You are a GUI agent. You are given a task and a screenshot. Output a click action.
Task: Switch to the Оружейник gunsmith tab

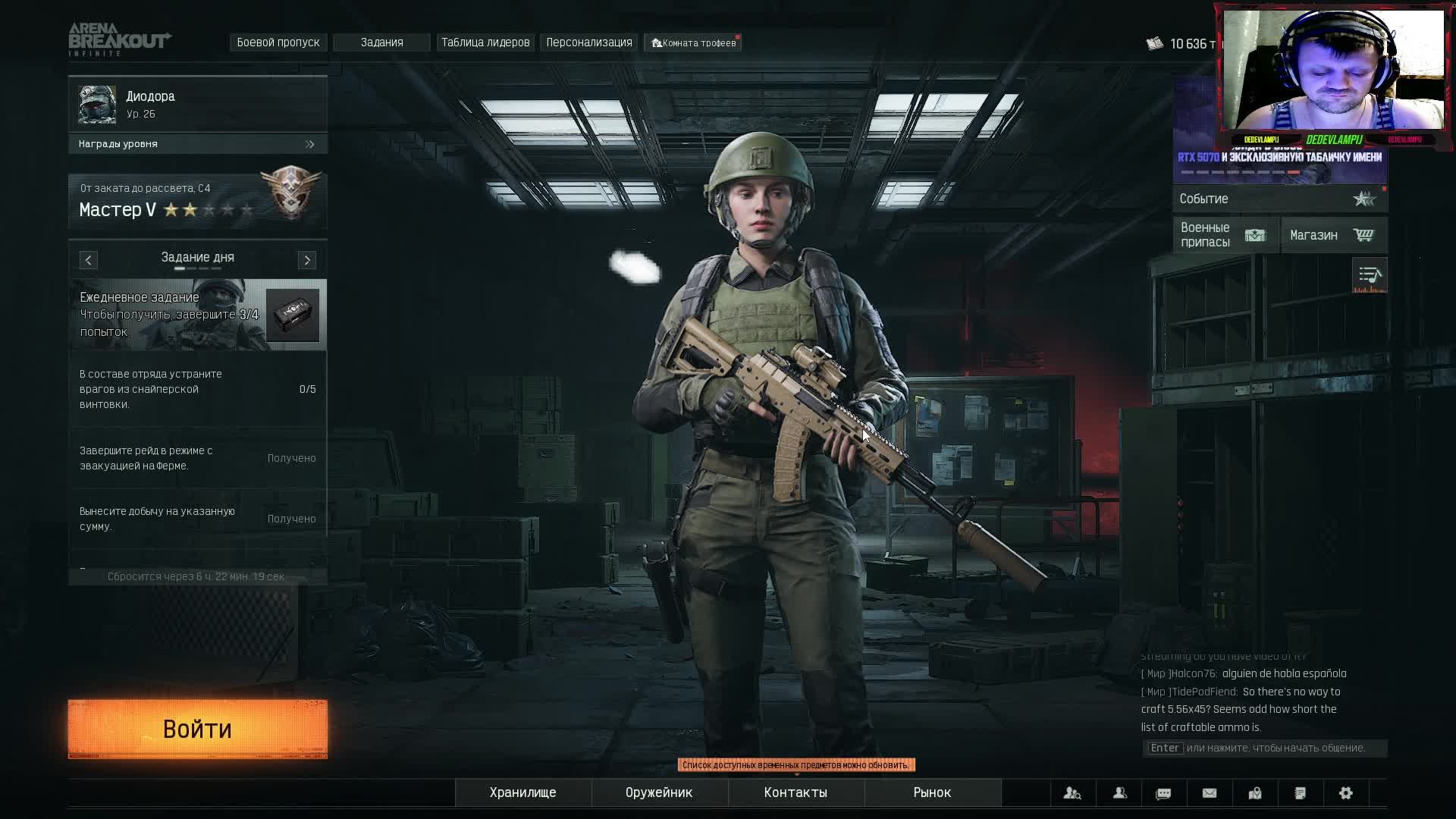click(659, 792)
